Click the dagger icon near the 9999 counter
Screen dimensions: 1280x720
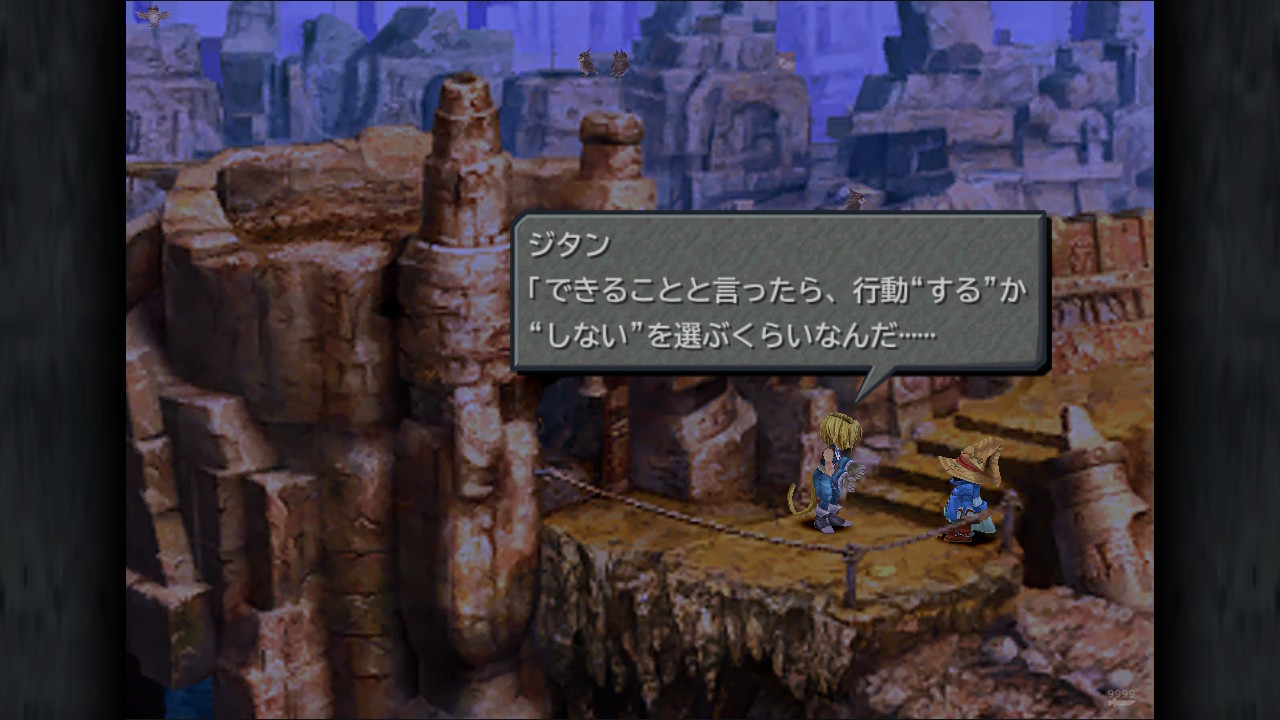[x=1121, y=704]
